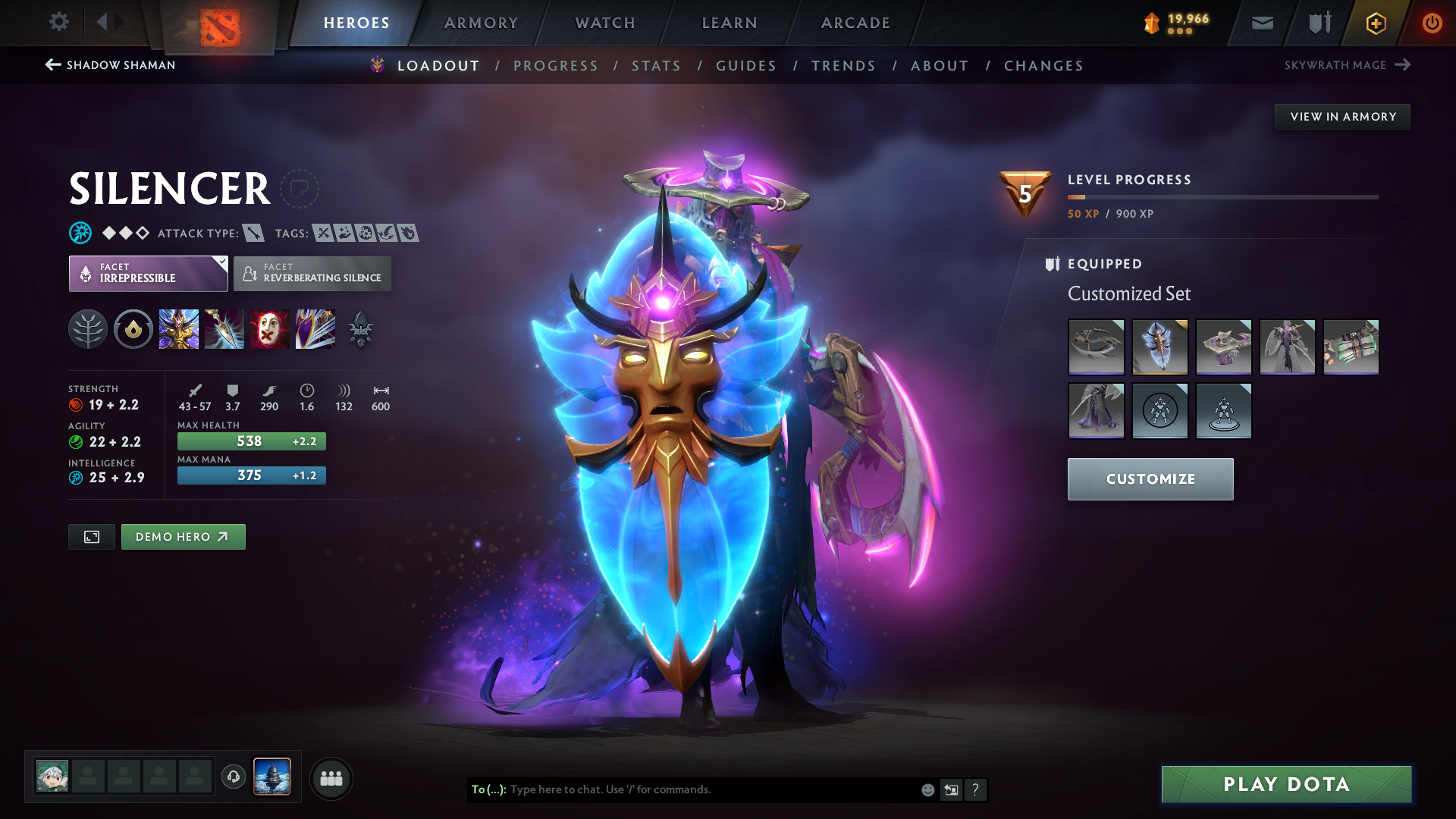The image size is (1456, 819).
Task: Open Silencer's talent tree icon
Action: tap(88, 328)
